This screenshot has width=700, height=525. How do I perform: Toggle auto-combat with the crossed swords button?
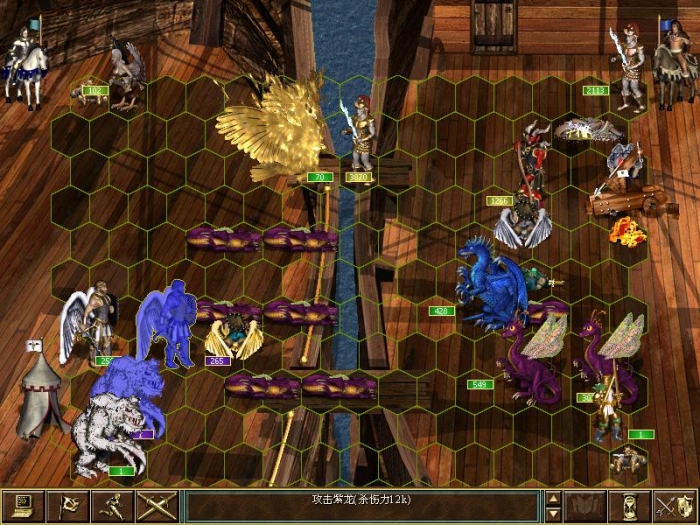[x=155, y=506]
